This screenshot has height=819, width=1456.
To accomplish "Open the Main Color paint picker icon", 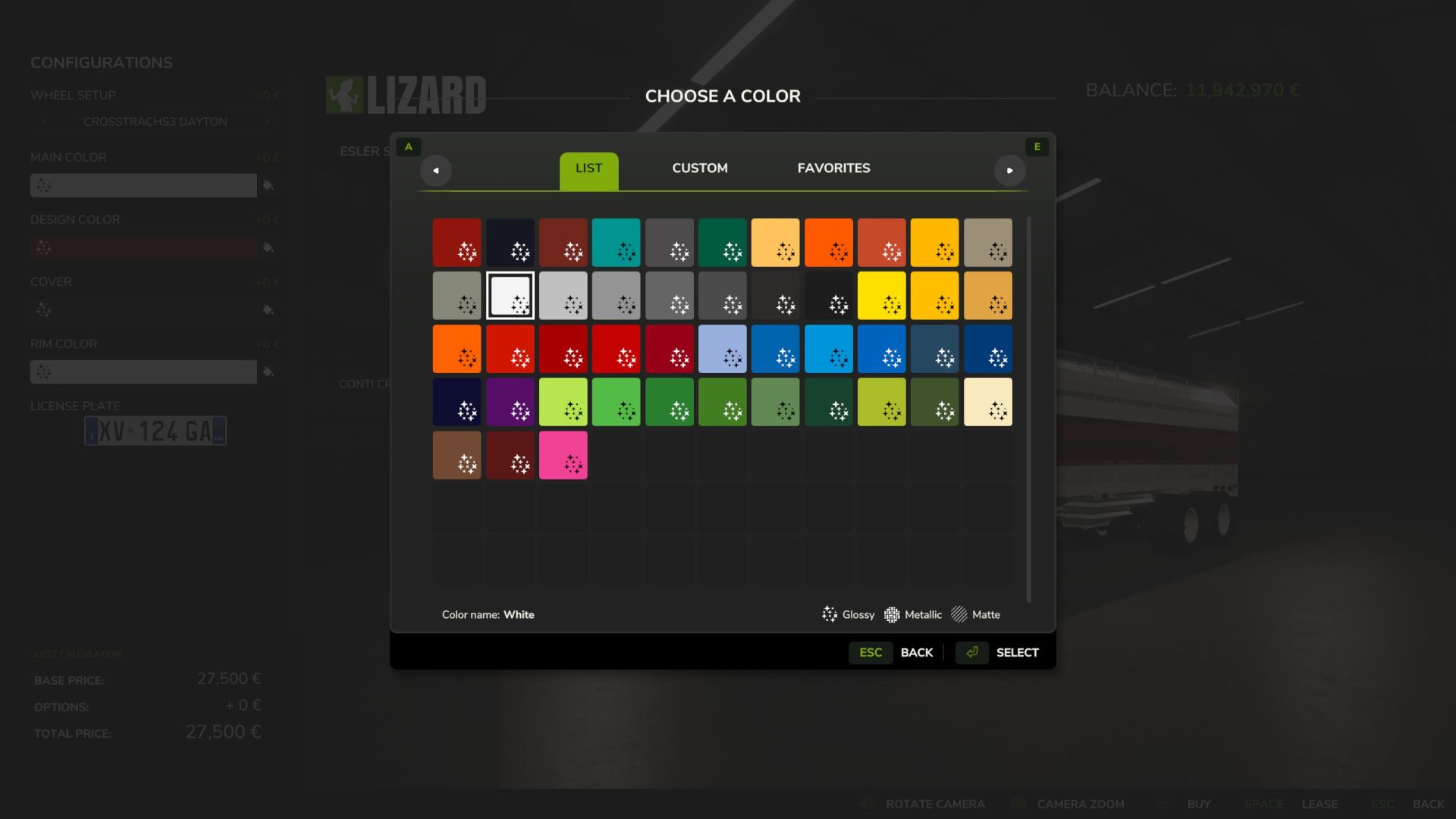I will point(269,184).
